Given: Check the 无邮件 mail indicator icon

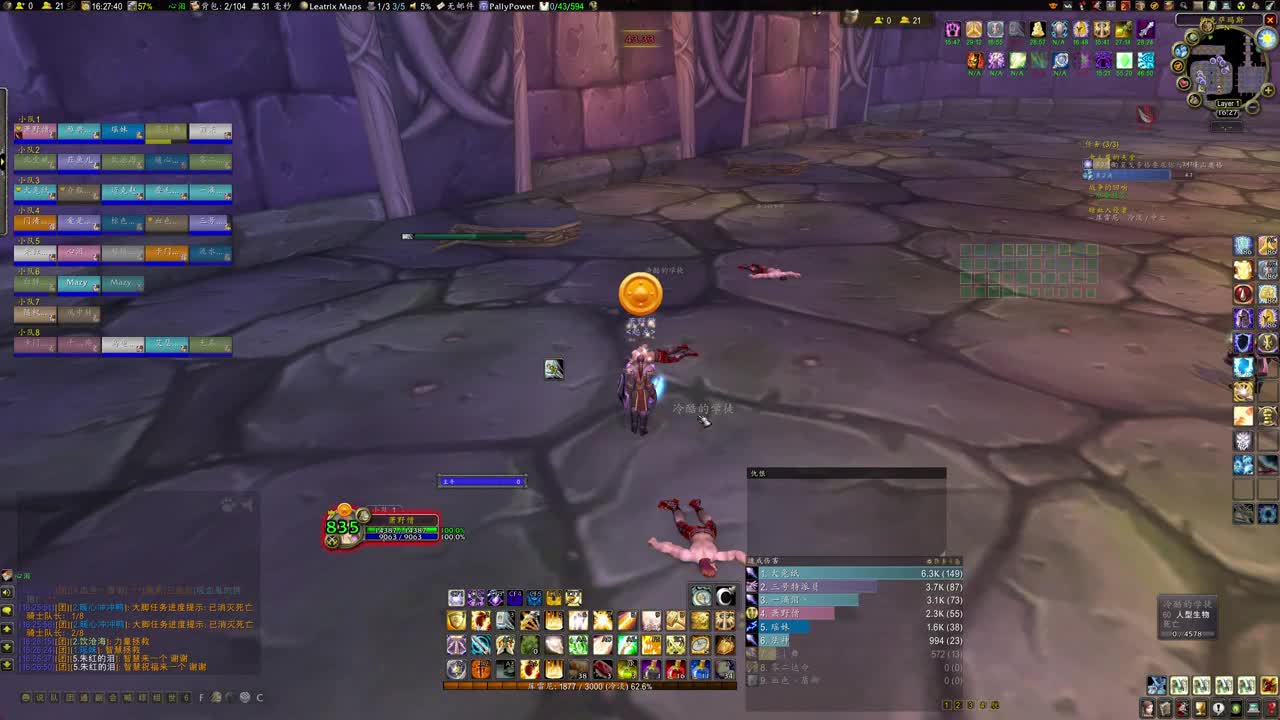Looking at the screenshot, I should [x=458, y=5].
